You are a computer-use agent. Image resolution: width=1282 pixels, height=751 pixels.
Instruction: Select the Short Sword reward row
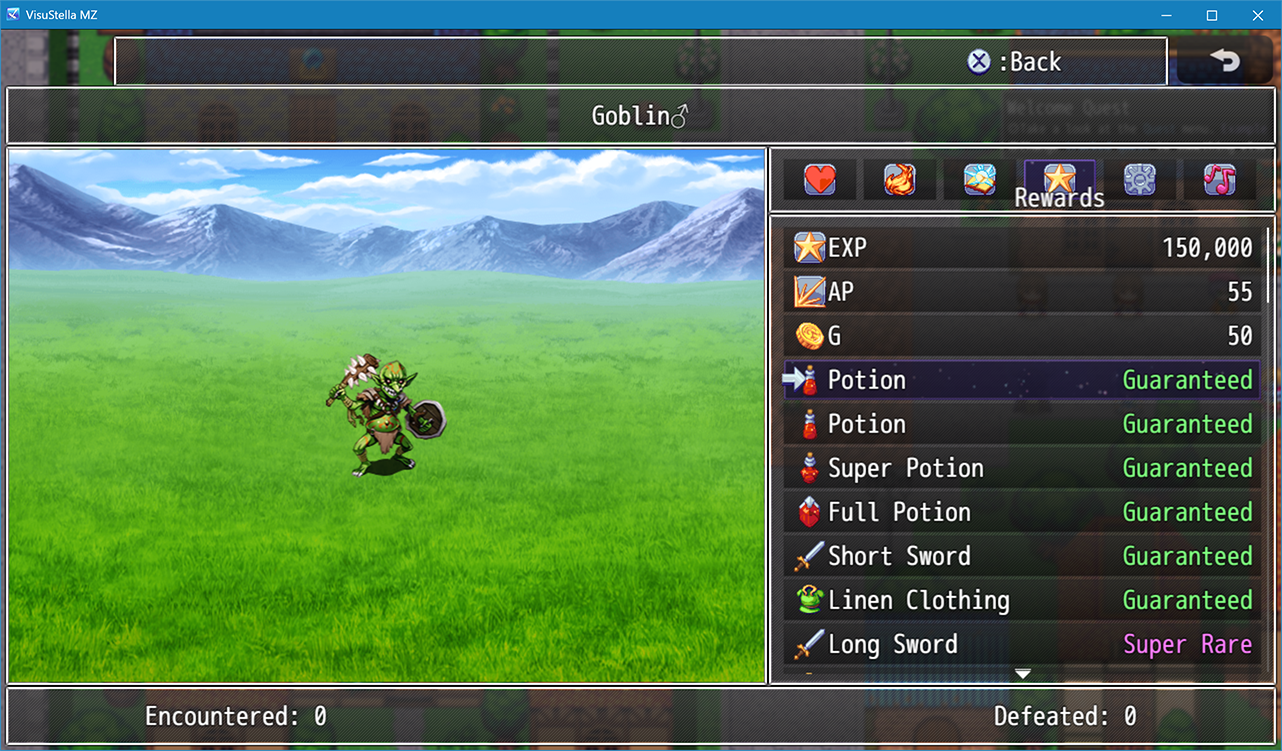point(1022,556)
